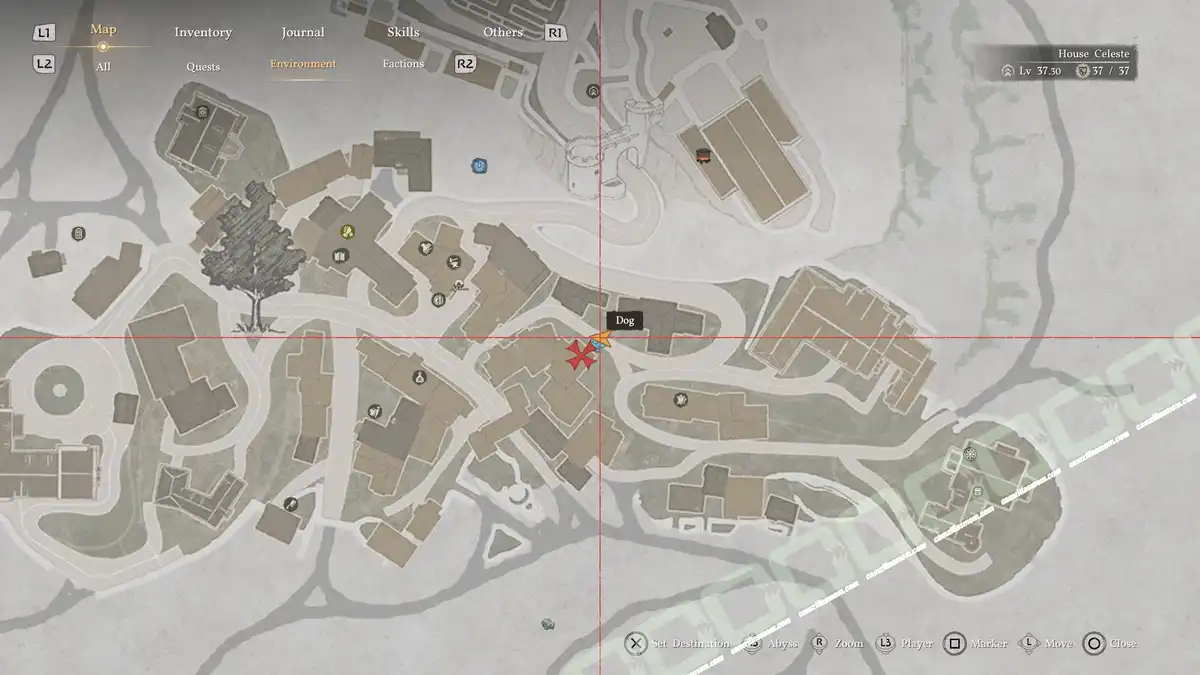This screenshot has height=675, width=1200.
Task: Go to the Skills tab
Action: (403, 32)
